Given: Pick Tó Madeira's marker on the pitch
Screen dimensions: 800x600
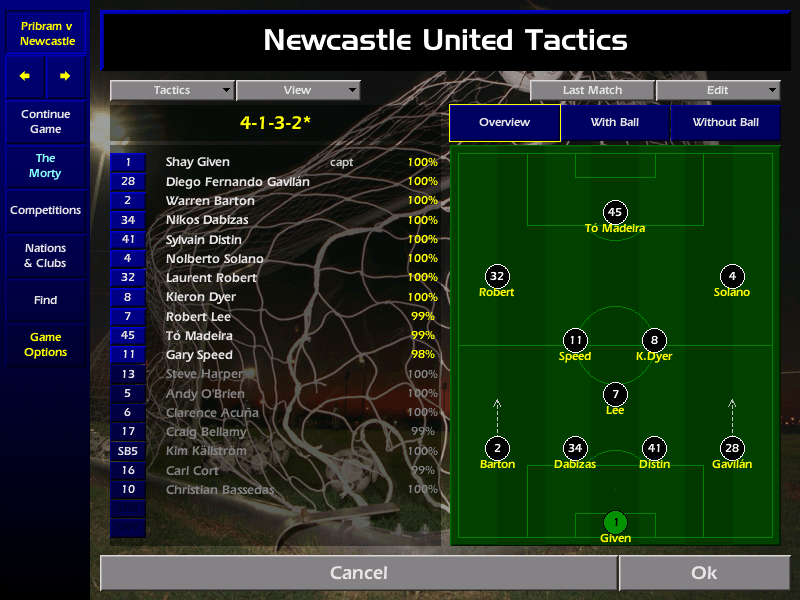Looking at the screenshot, I should click(x=615, y=212).
